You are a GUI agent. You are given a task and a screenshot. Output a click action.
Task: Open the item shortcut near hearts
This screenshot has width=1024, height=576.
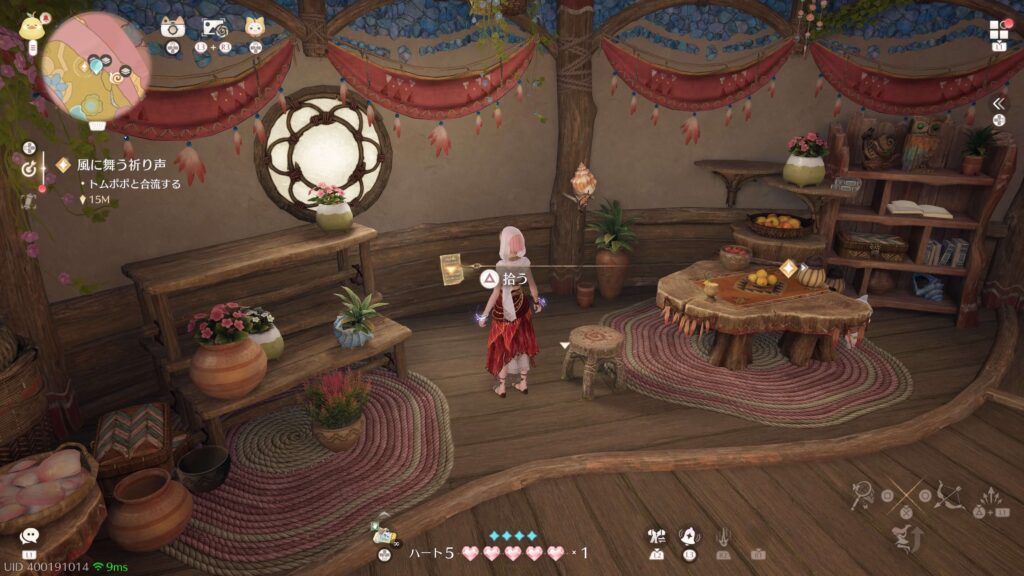pos(383,535)
